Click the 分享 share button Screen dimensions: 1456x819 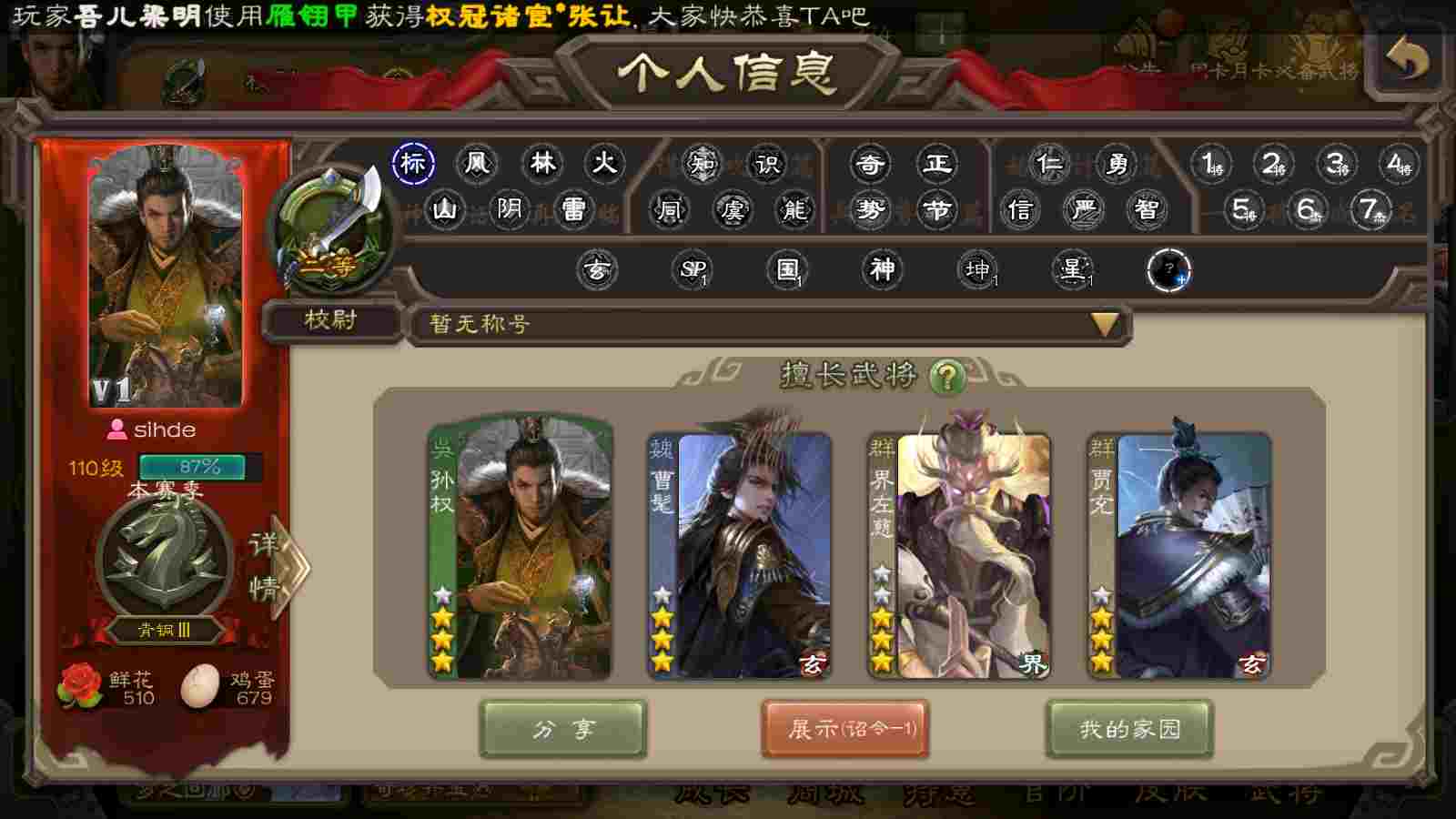point(562,729)
